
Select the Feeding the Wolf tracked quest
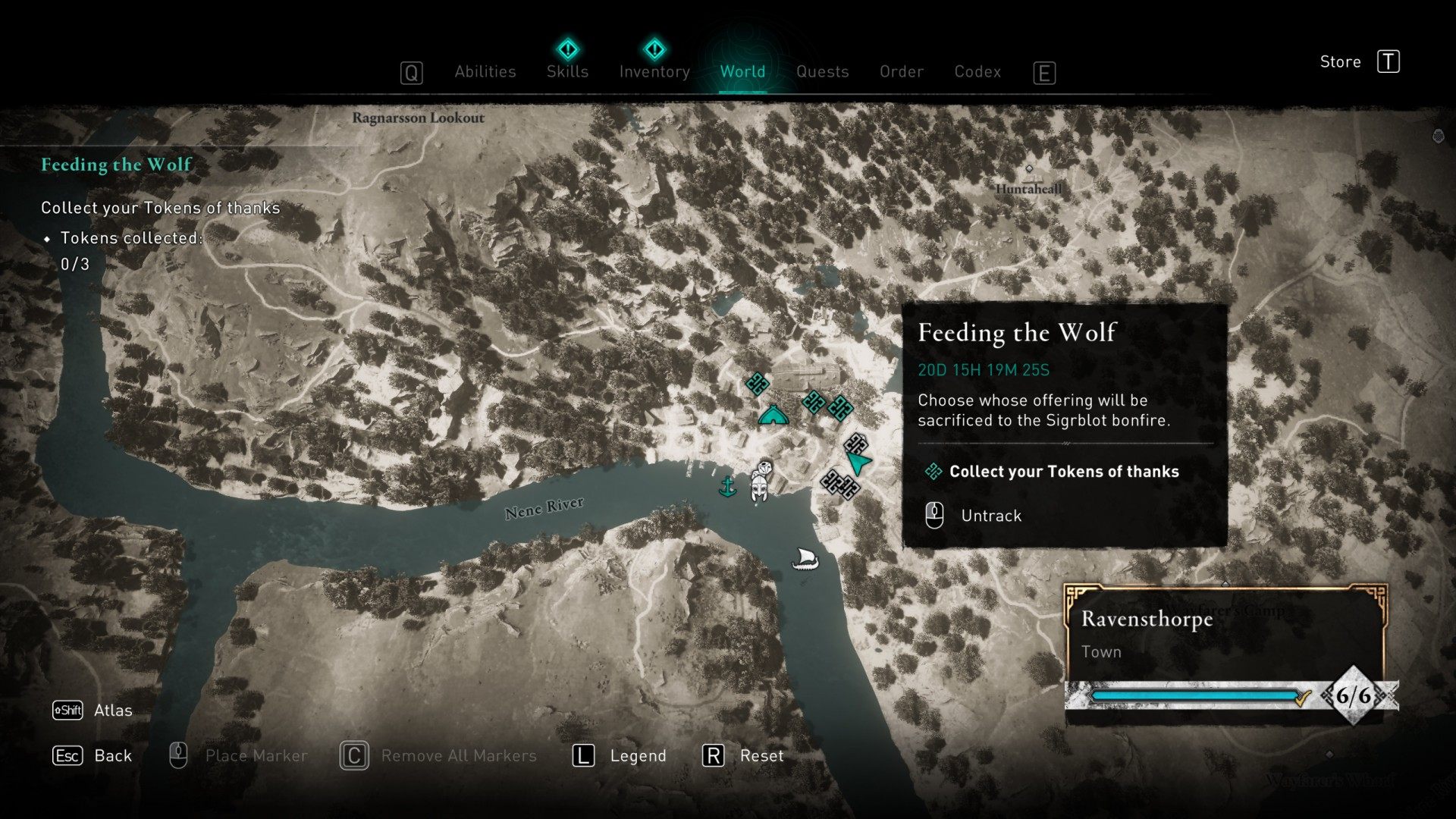point(116,165)
